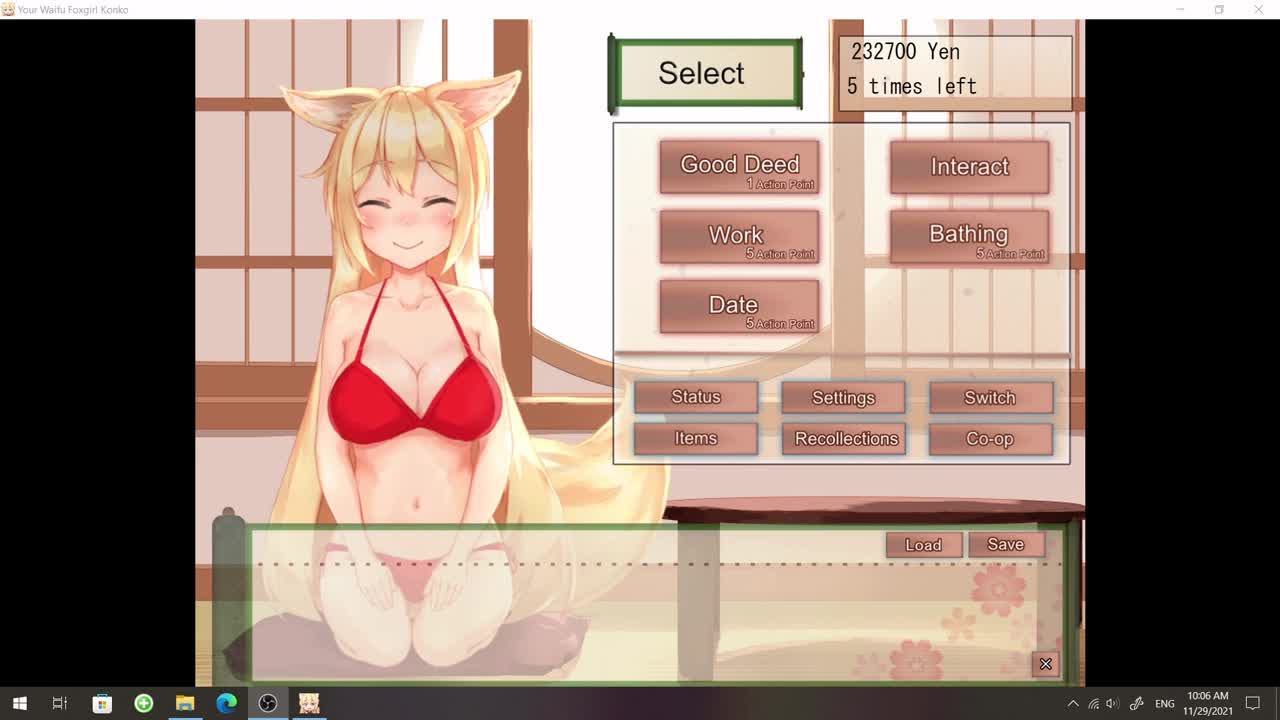Close the dialogue text box

pos(1045,664)
